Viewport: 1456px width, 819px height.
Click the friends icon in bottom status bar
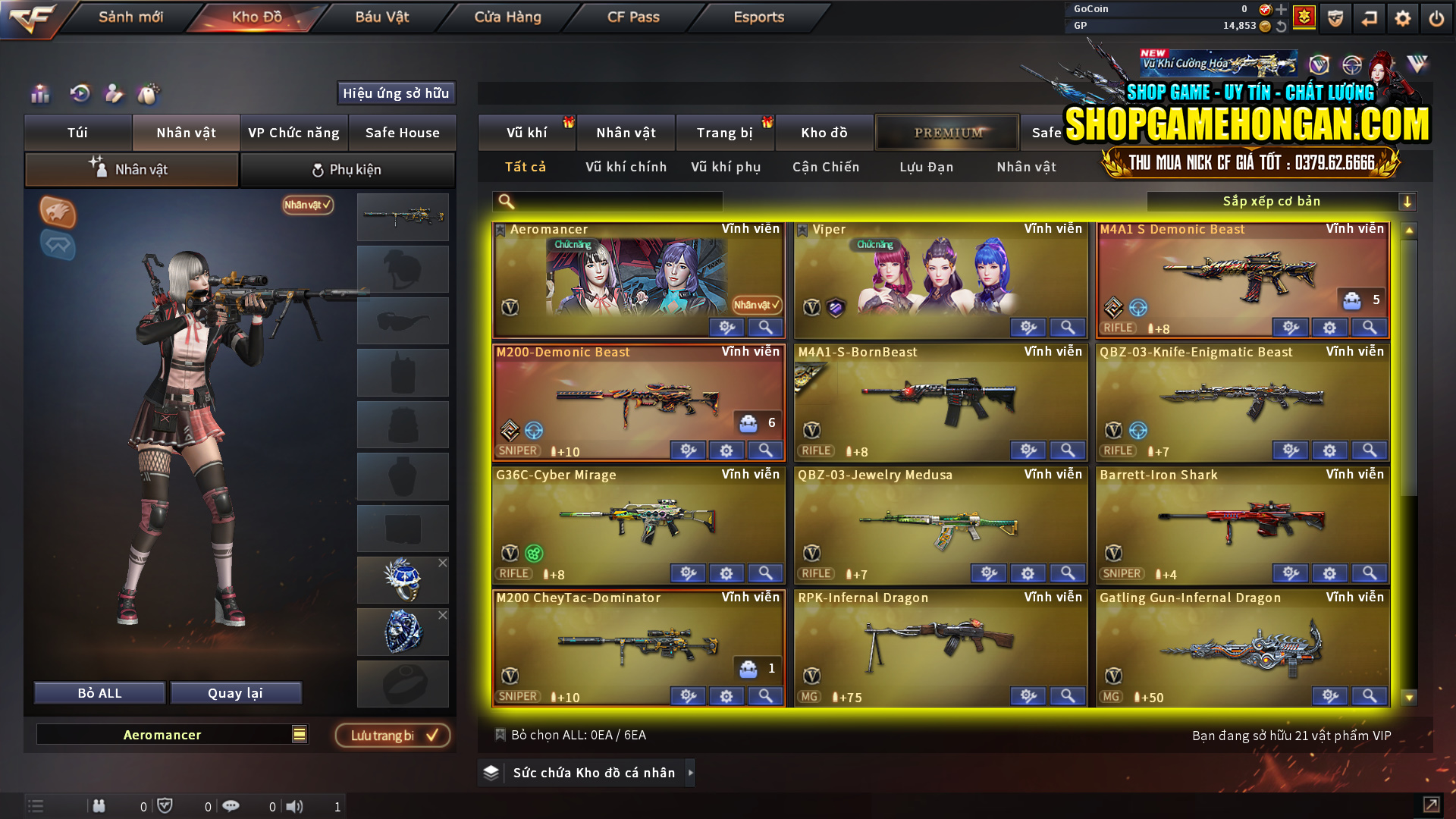click(99, 806)
